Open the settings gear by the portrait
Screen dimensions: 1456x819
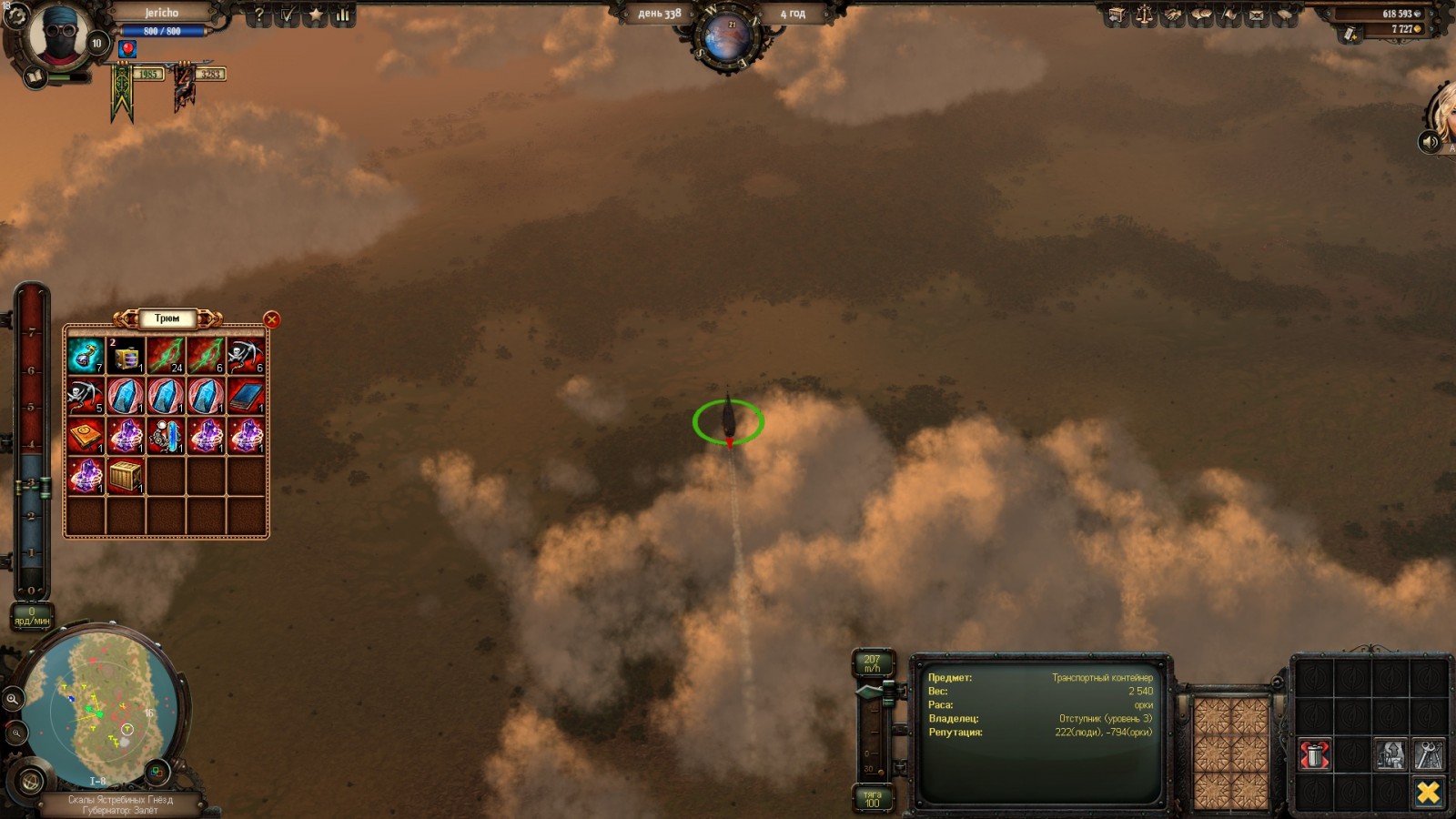(x=15, y=17)
